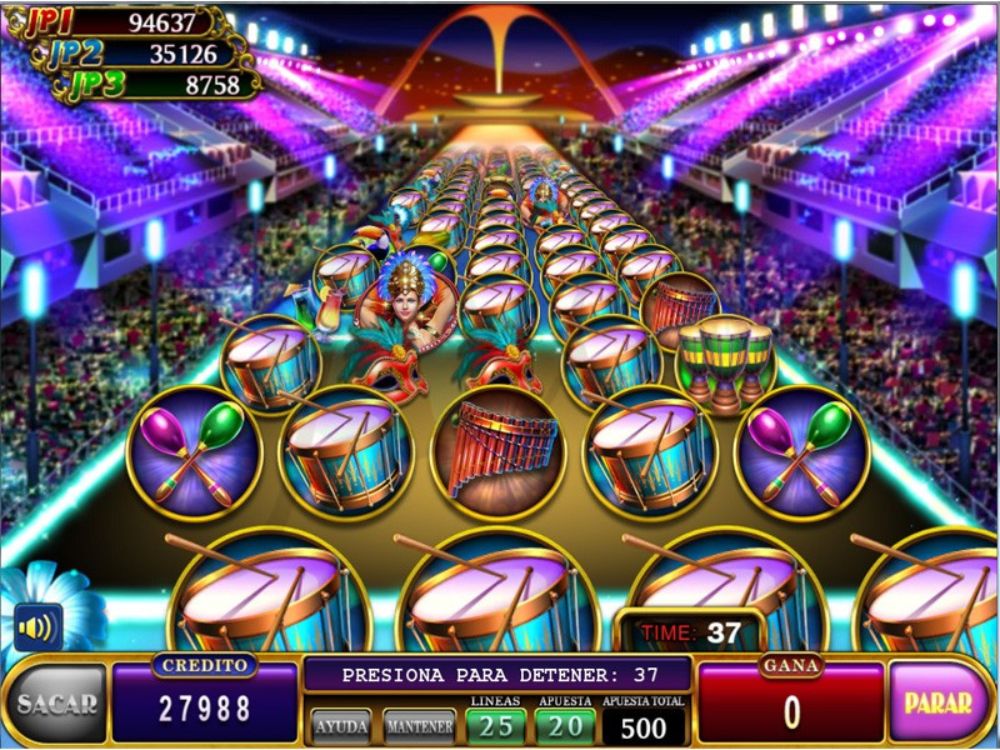Open the AYUDA help screen
Viewport: 1000px width, 750px height.
(x=341, y=726)
